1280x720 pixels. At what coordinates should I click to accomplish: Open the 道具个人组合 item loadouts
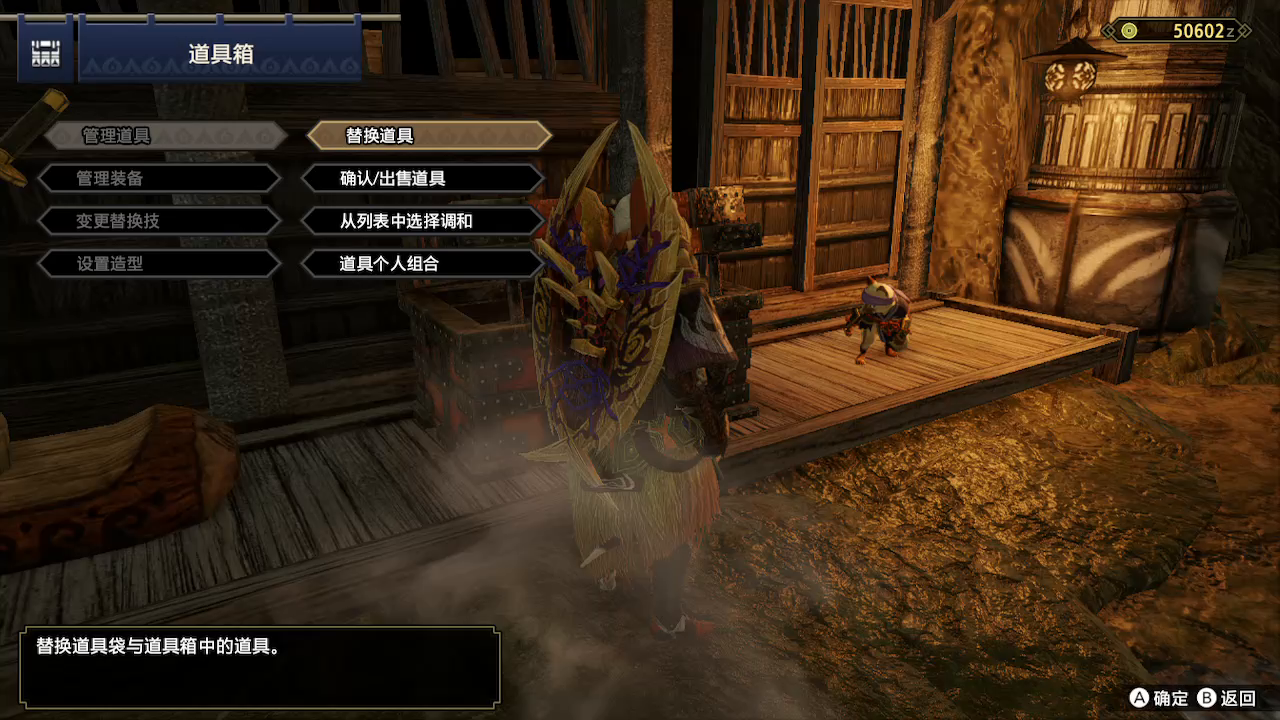point(423,264)
